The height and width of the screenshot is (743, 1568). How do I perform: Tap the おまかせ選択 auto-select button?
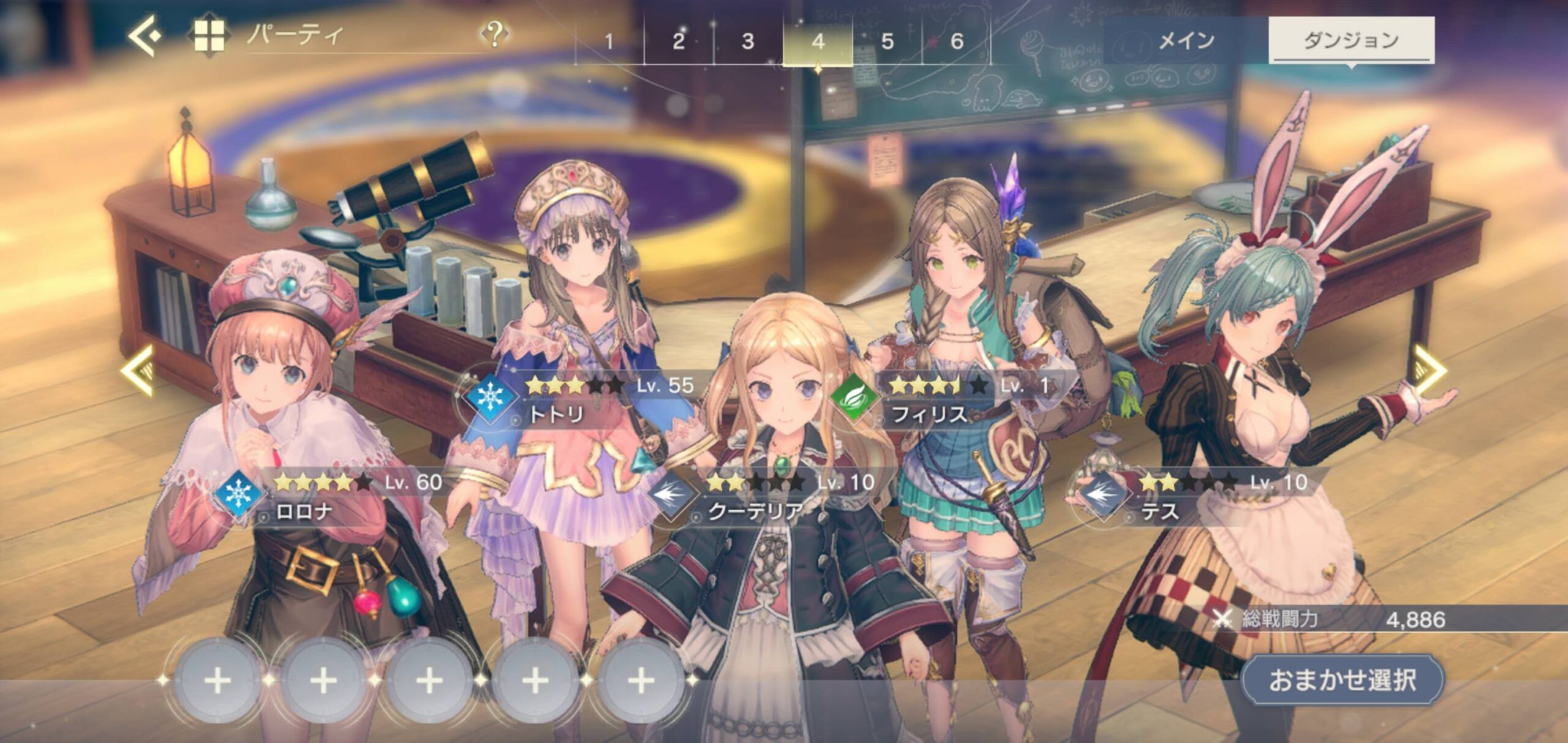(1343, 680)
